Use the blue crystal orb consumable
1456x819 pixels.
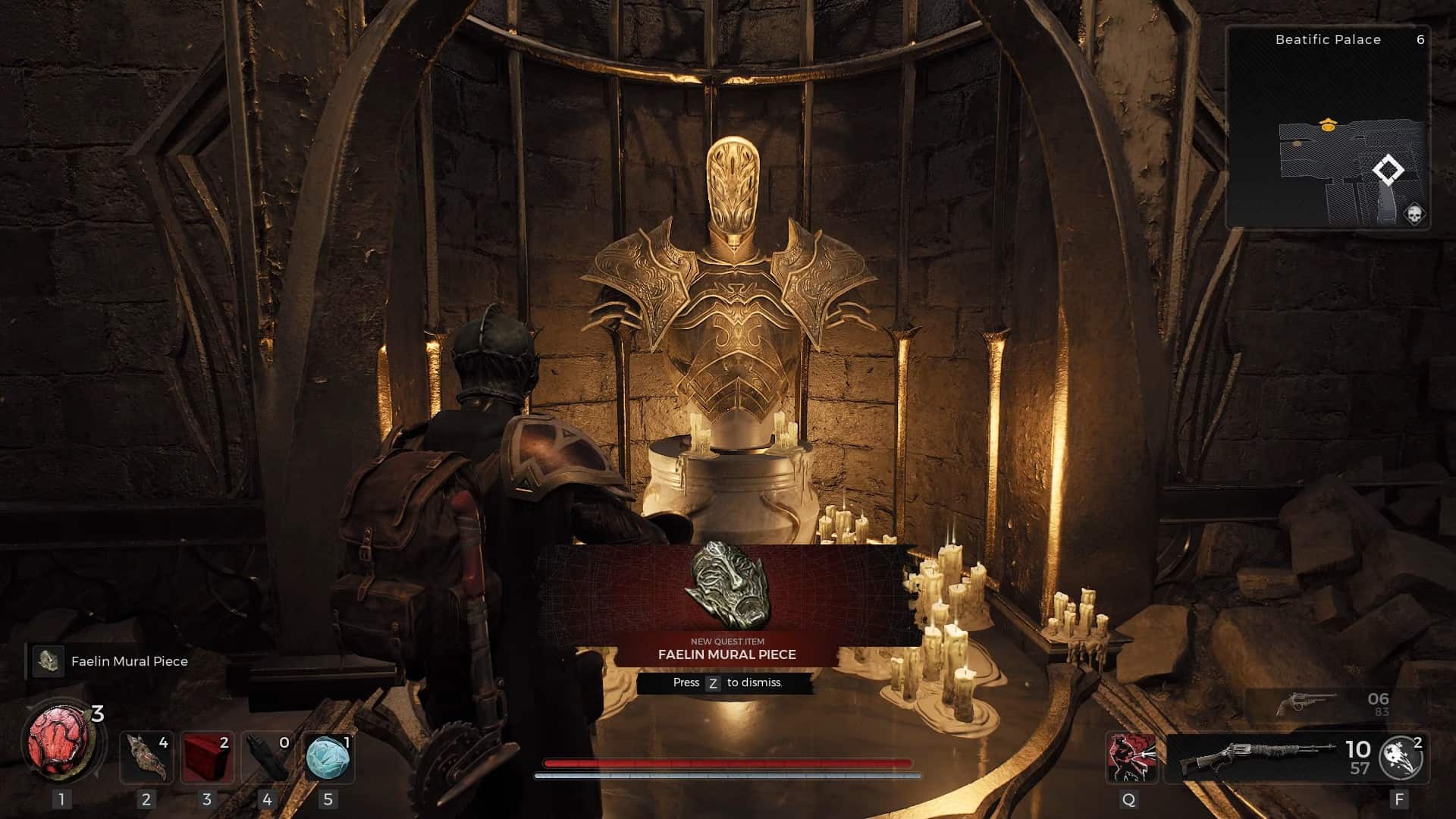click(x=328, y=758)
